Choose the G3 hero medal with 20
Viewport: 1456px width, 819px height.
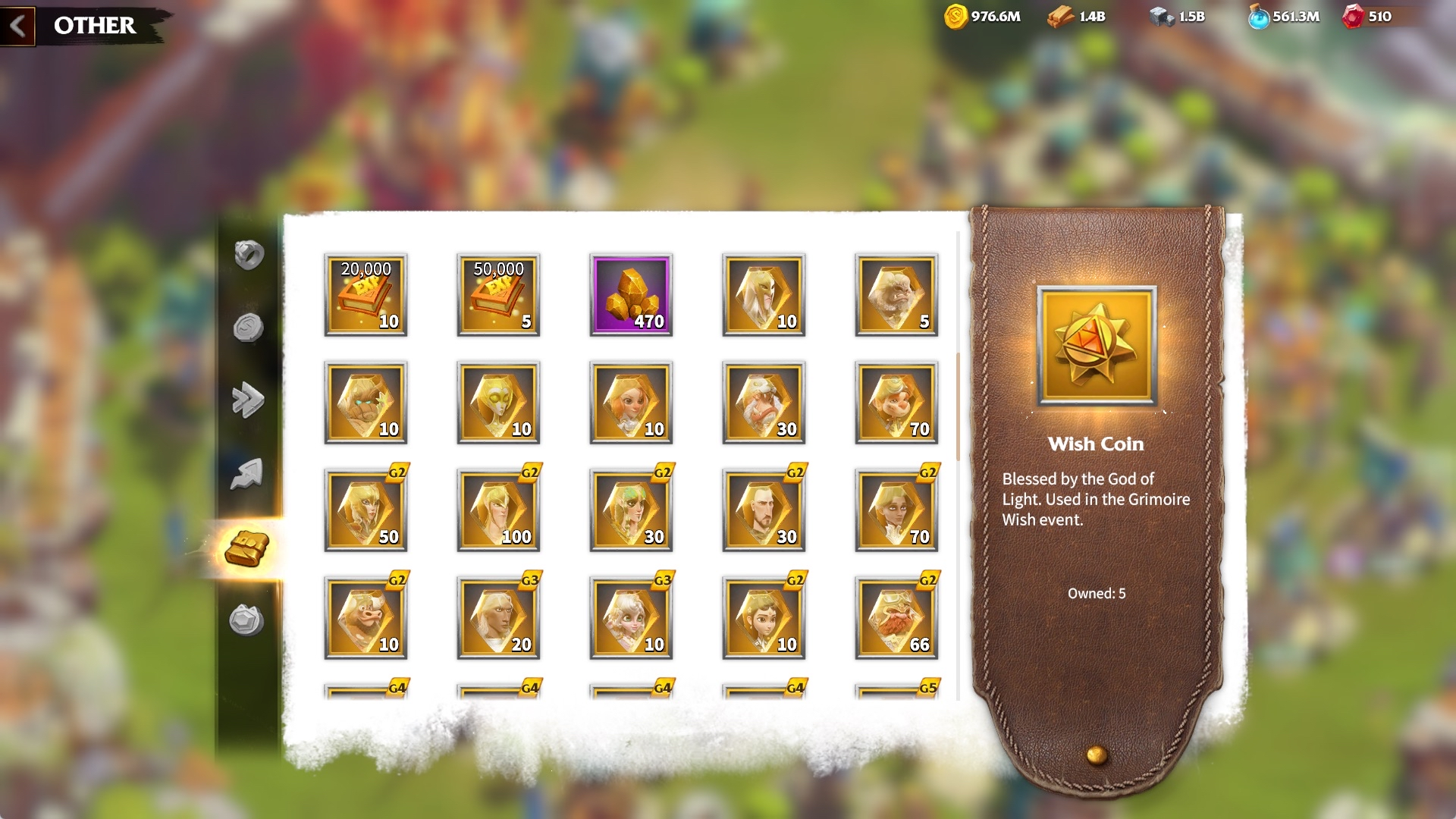click(x=498, y=618)
